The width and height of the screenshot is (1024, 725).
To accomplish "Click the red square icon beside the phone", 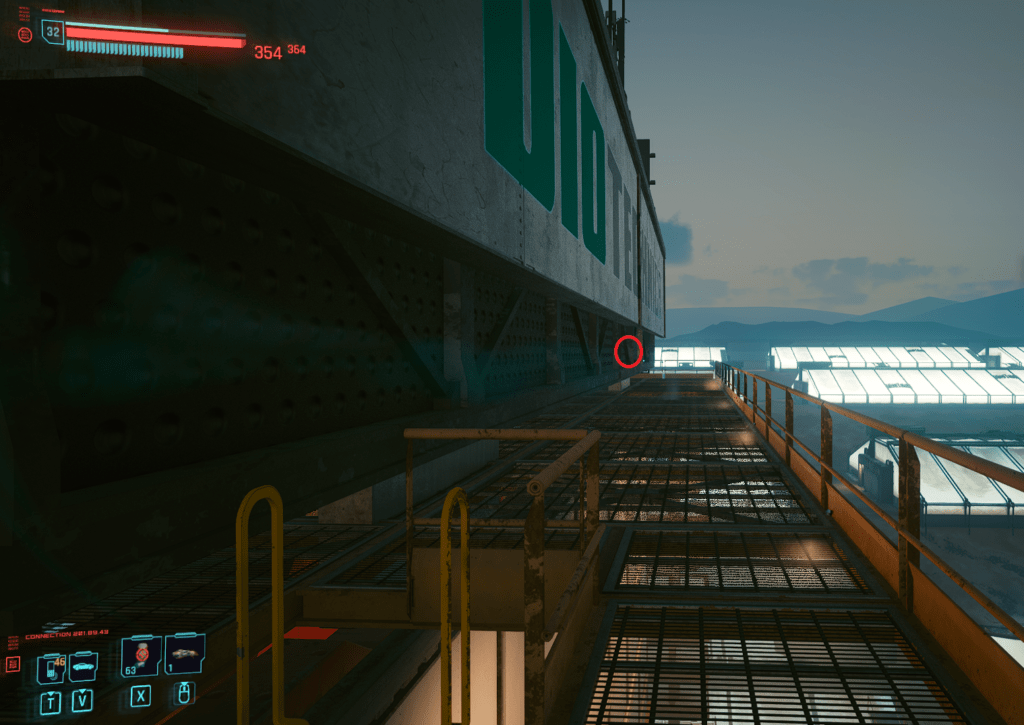I will [x=14, y=664].
